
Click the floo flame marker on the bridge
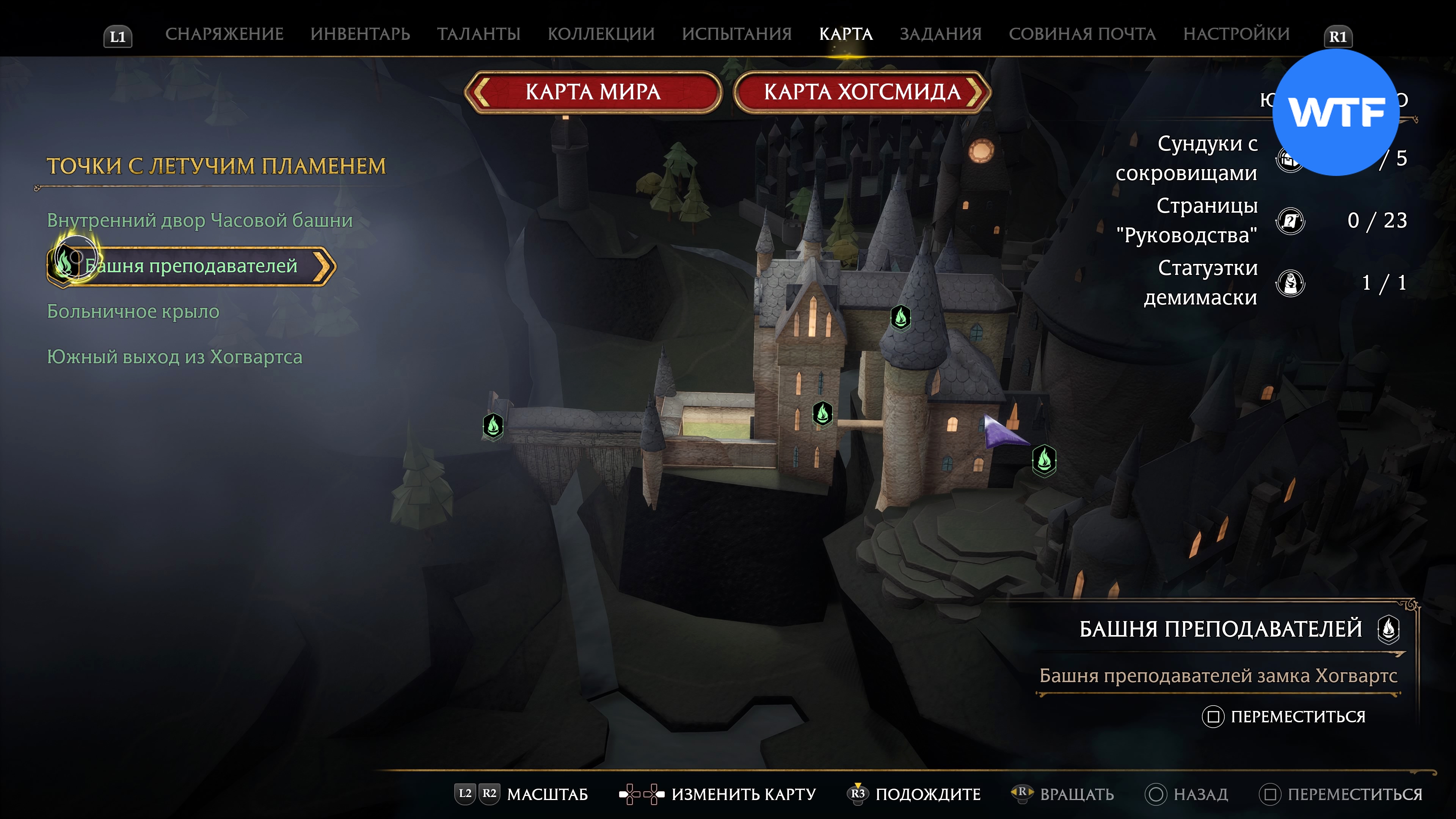493,425
